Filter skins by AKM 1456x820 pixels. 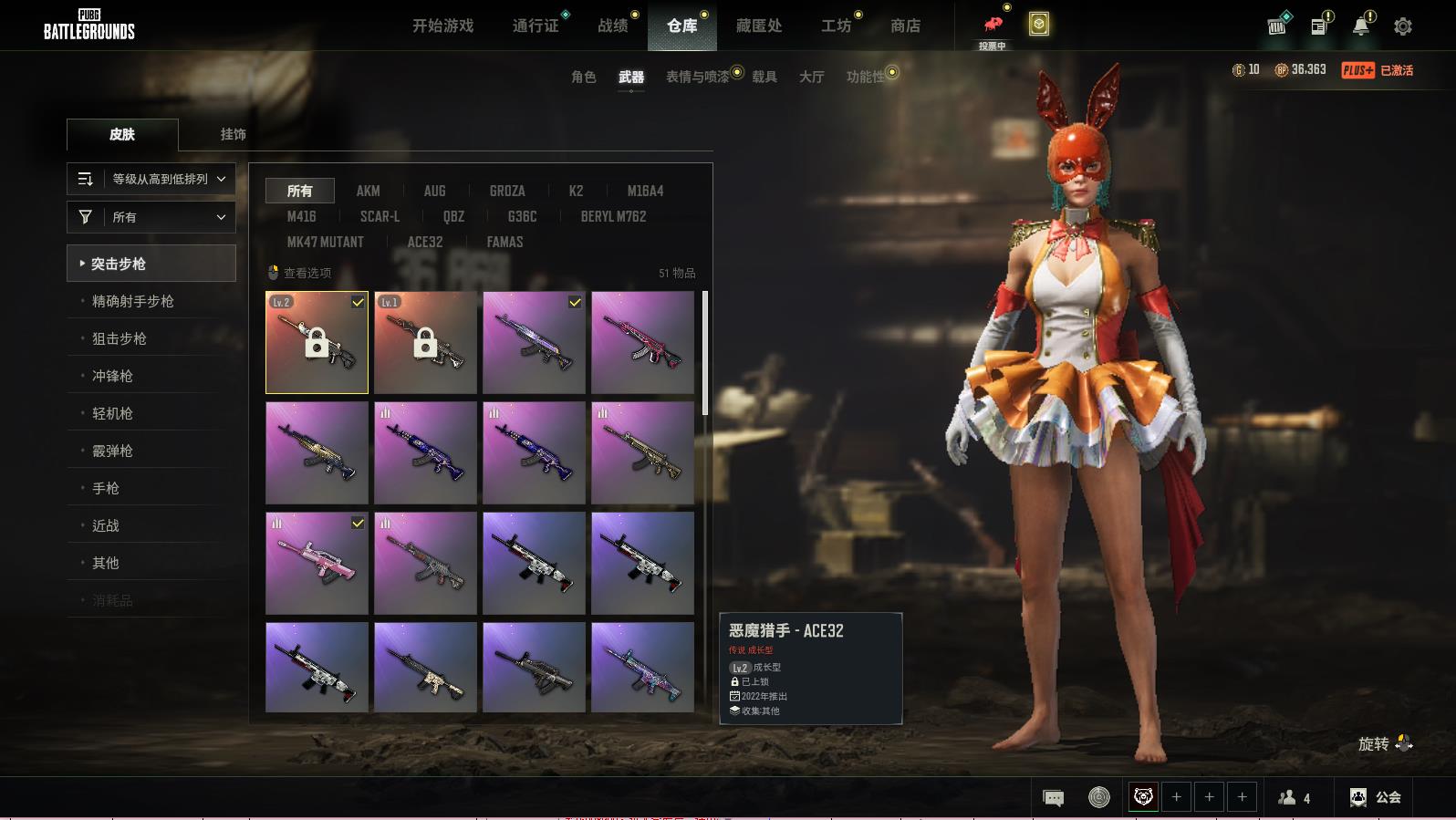368,191
